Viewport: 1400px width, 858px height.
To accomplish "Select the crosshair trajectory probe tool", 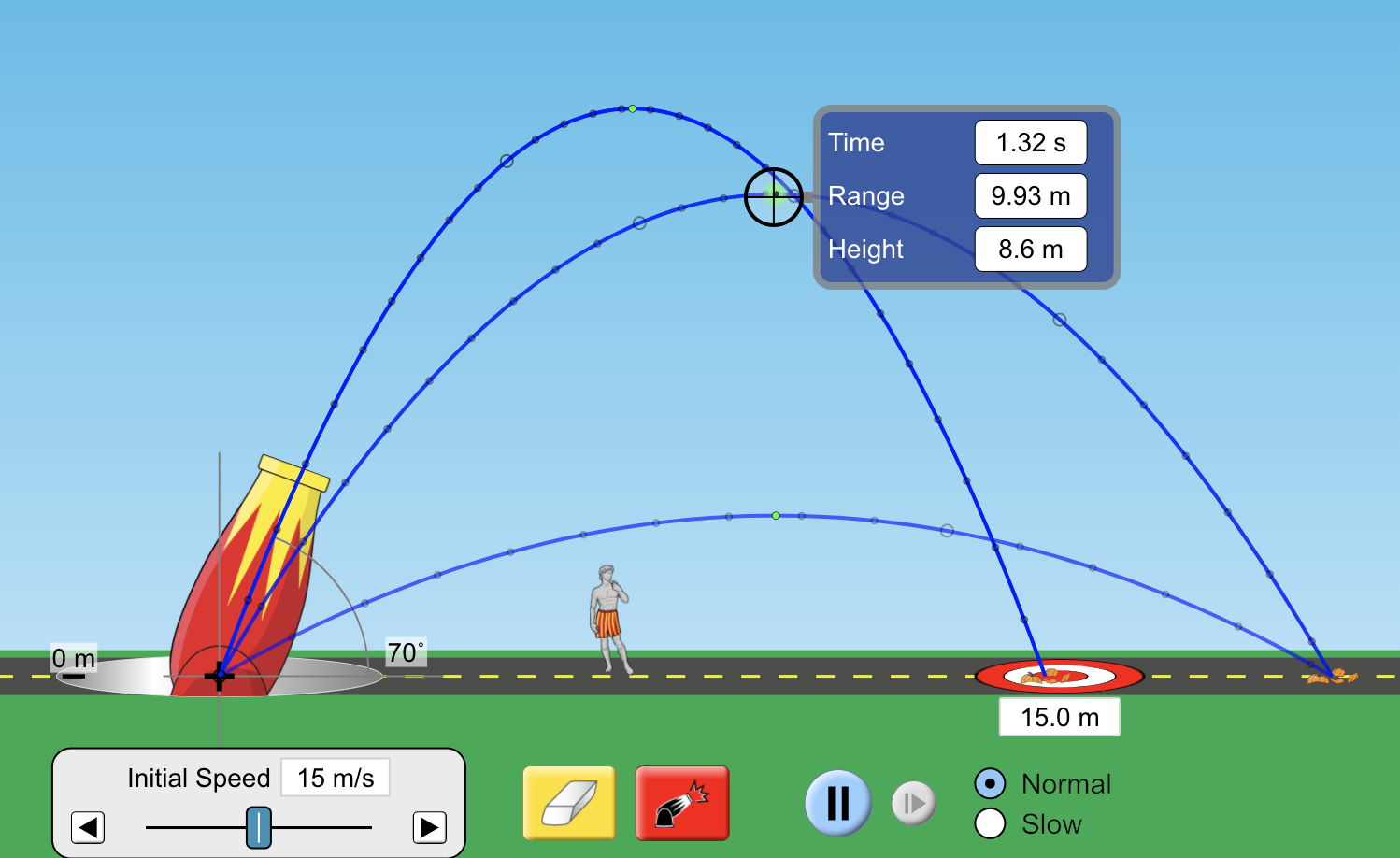I will [774, 196].
